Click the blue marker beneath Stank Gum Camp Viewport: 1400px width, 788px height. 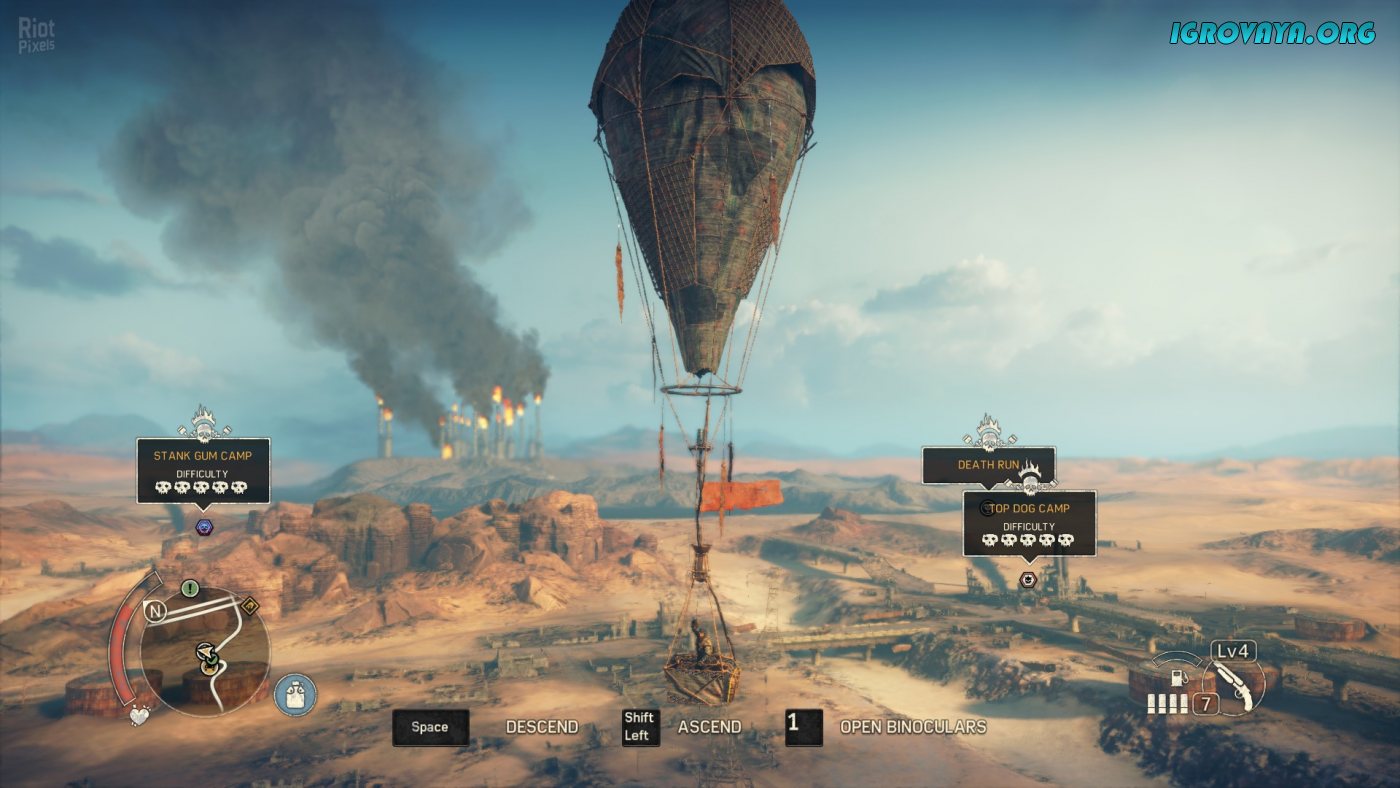pos(204,527)
